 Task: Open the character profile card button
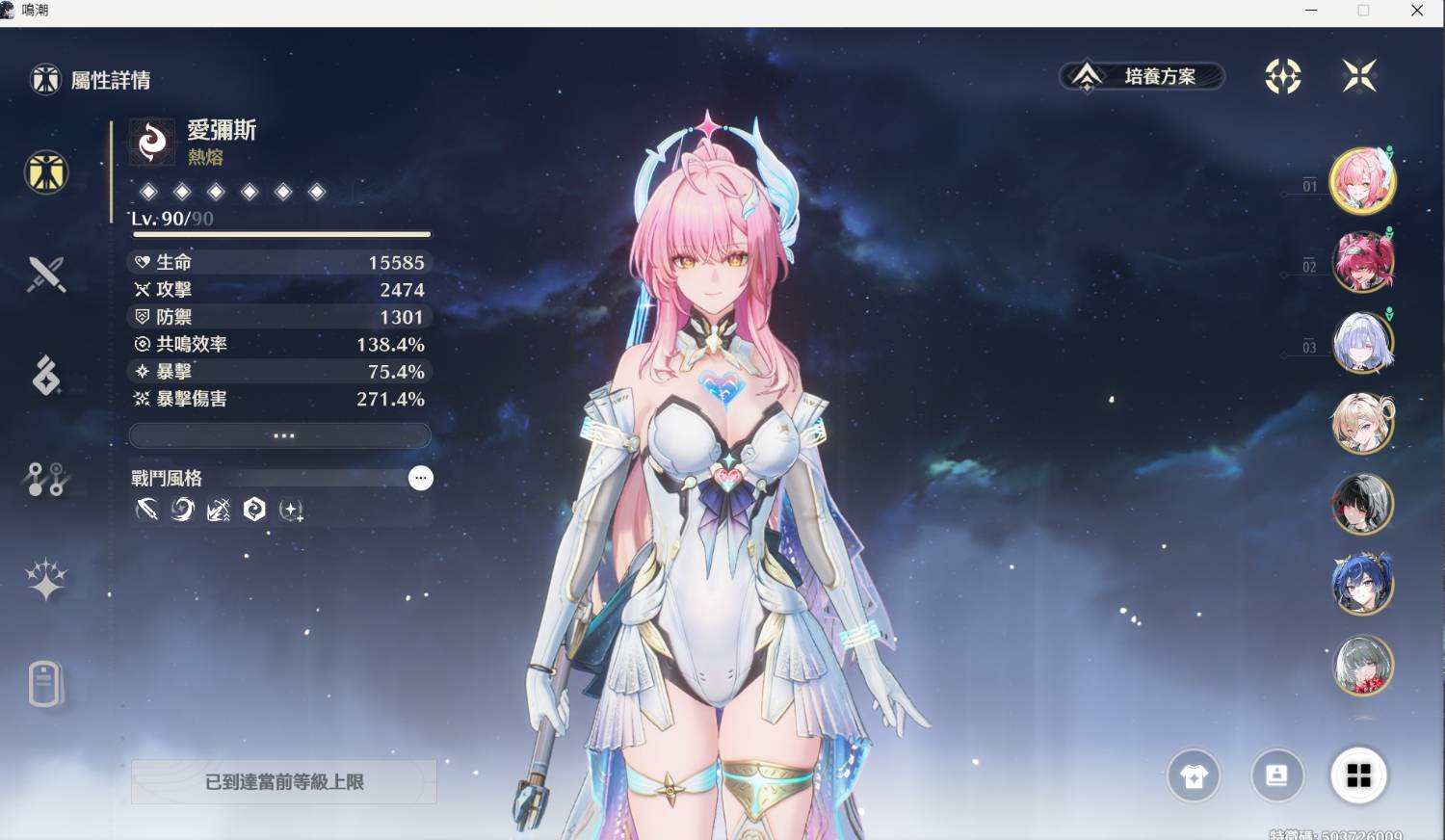pos(1276,775)
